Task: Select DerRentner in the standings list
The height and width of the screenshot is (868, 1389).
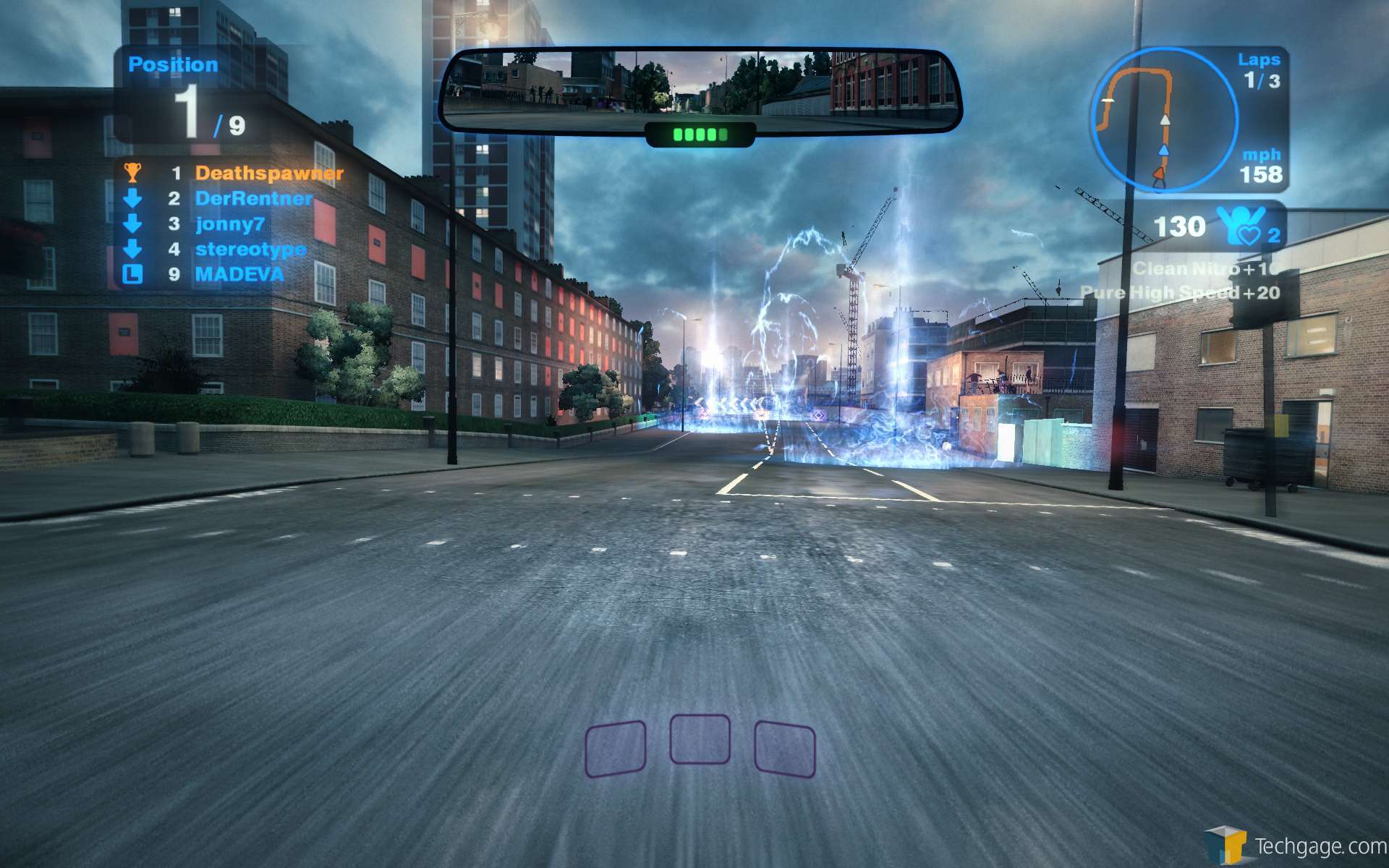Action: tap(253, 199)
